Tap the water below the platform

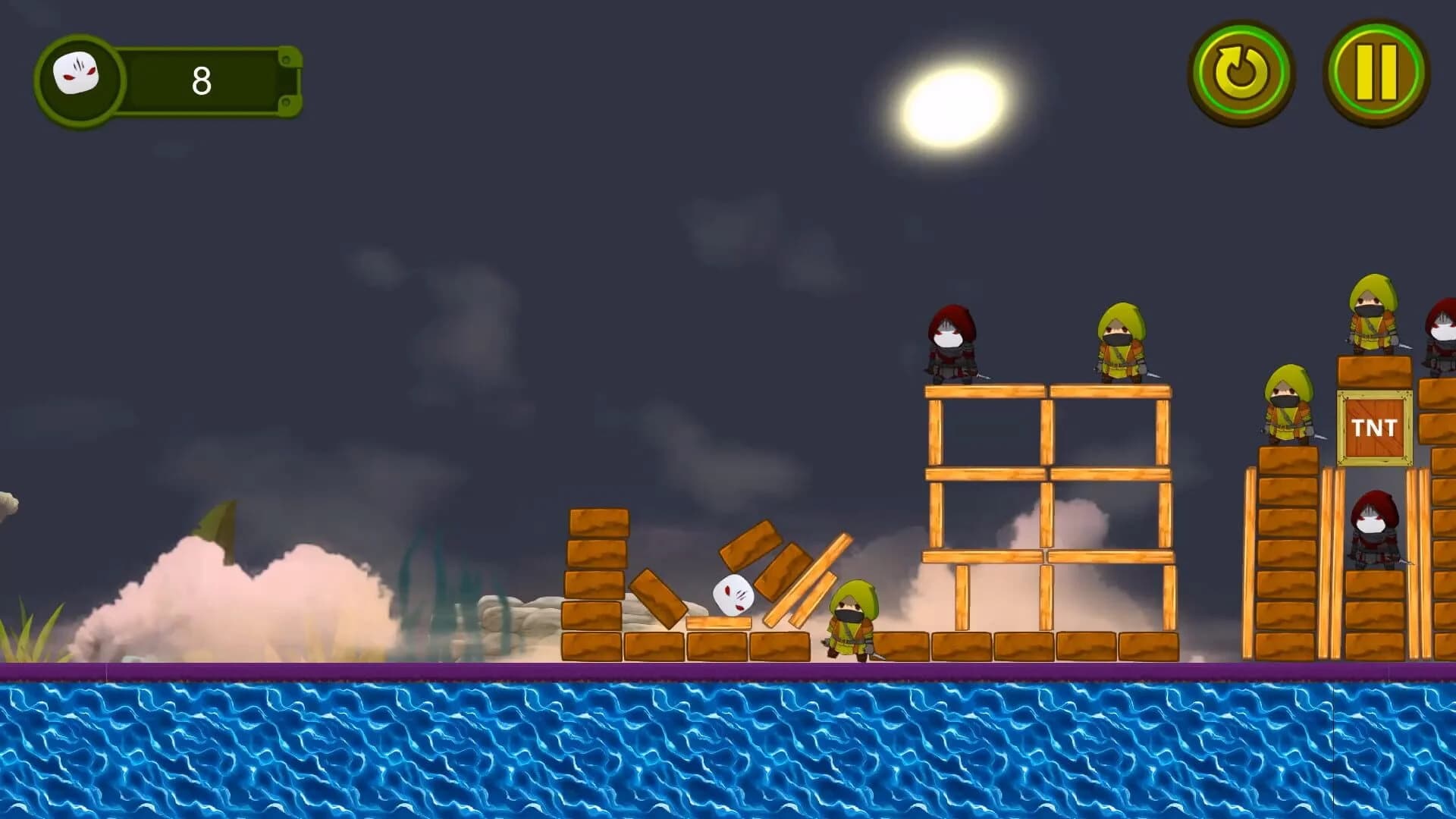[728, 751]
